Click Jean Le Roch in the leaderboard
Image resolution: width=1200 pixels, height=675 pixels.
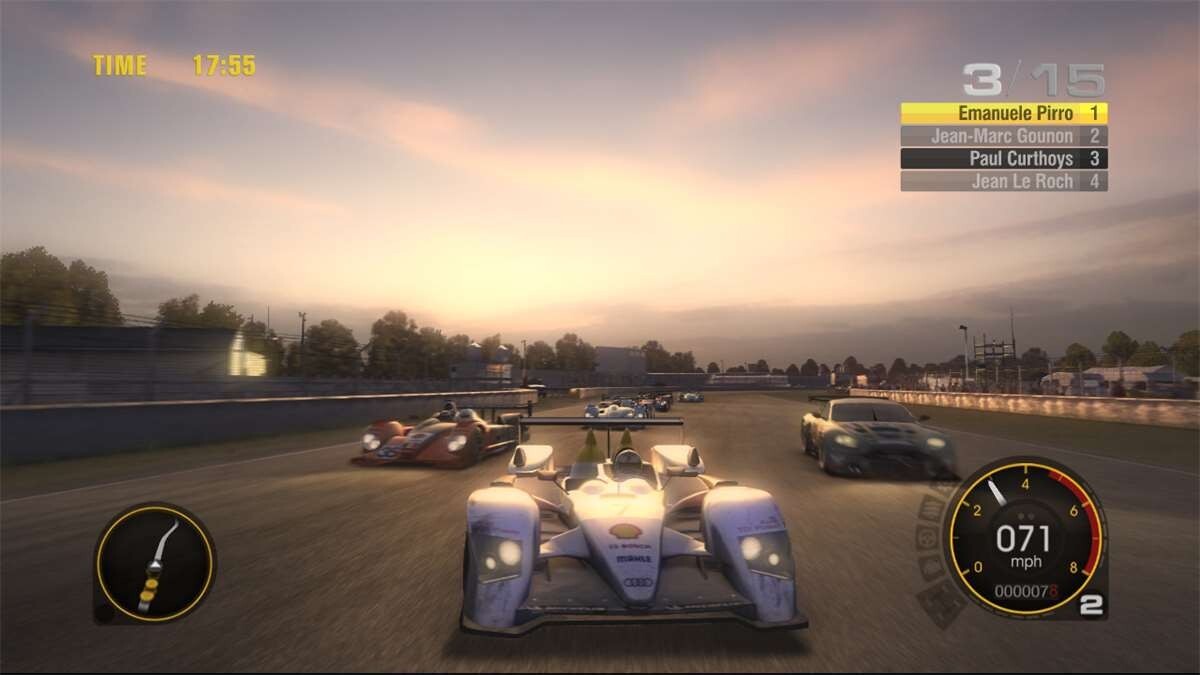tap(1003, 181)
